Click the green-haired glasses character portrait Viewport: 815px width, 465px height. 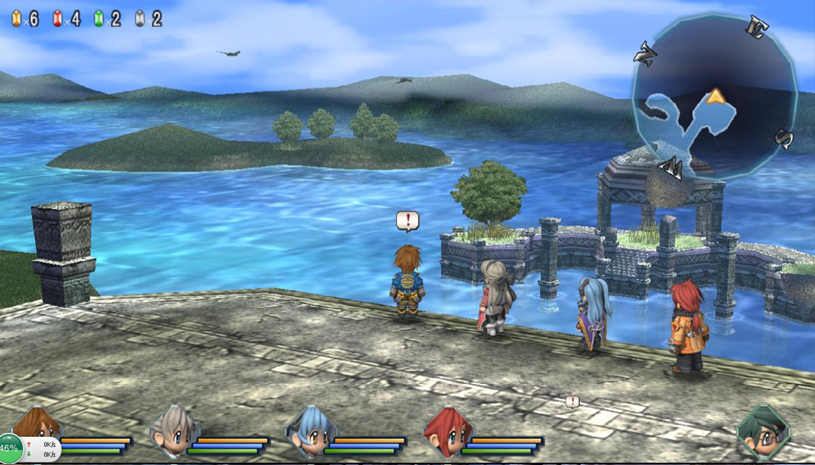point(763,431)
